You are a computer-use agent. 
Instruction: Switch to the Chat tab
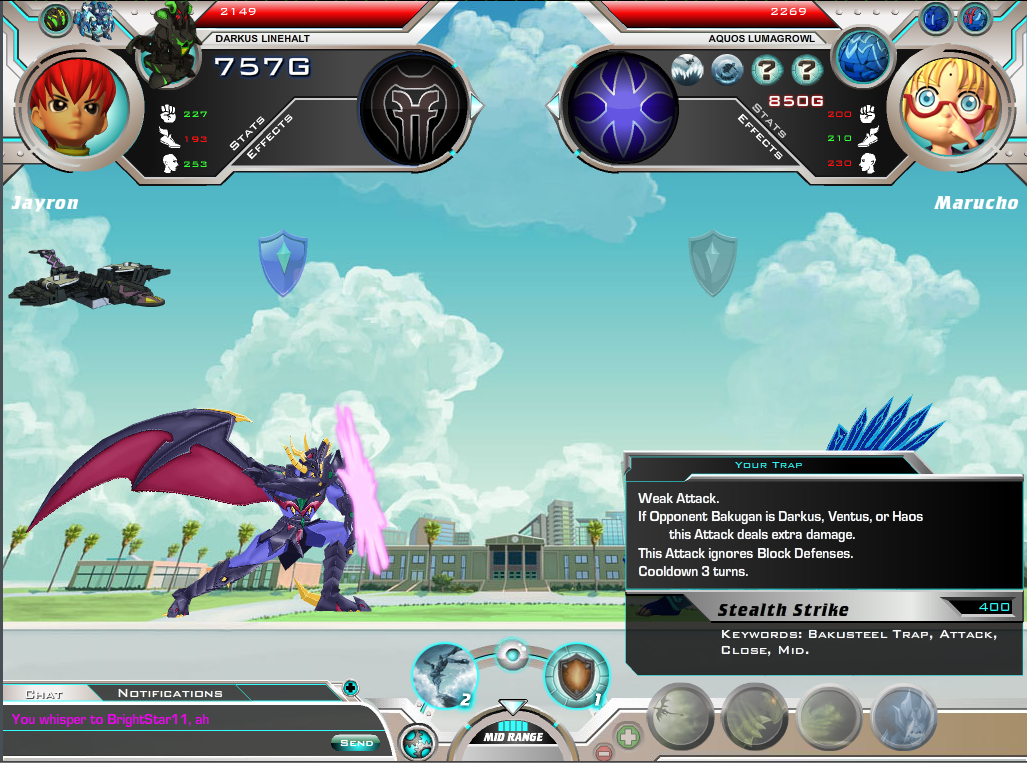click(44, 693)
